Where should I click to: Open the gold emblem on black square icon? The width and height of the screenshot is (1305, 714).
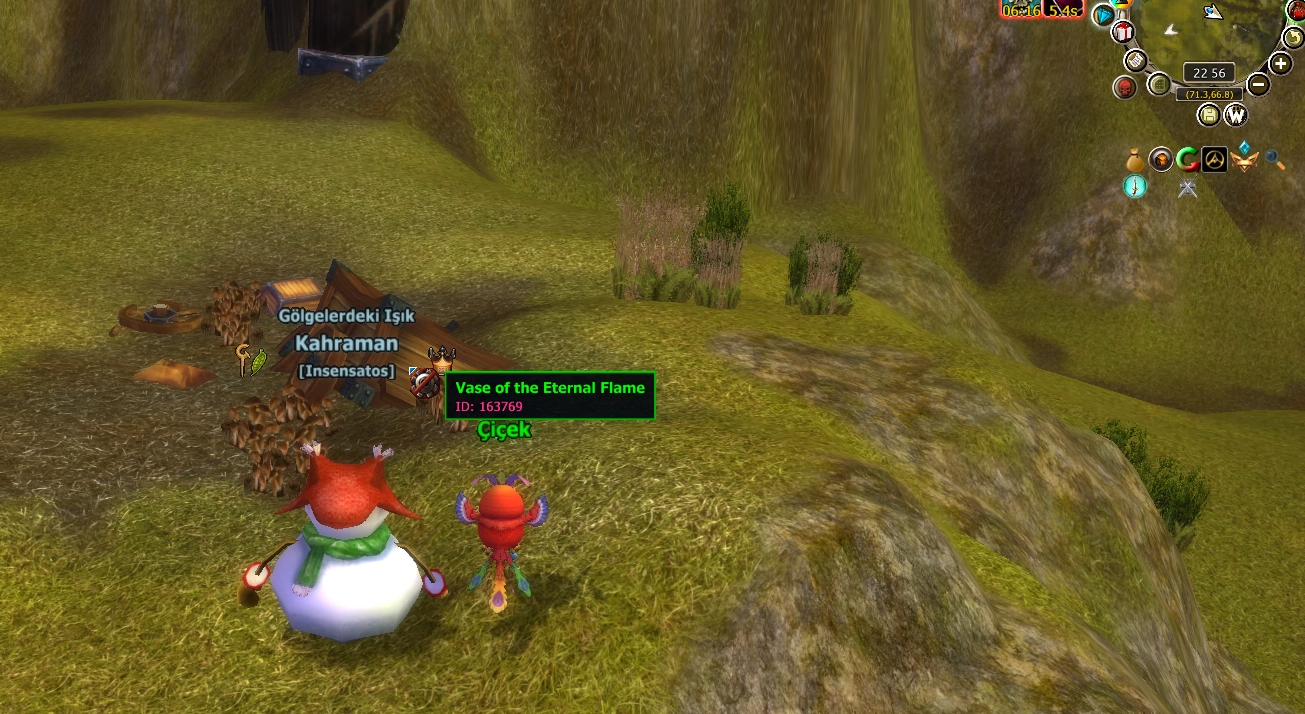point(1214,159)
